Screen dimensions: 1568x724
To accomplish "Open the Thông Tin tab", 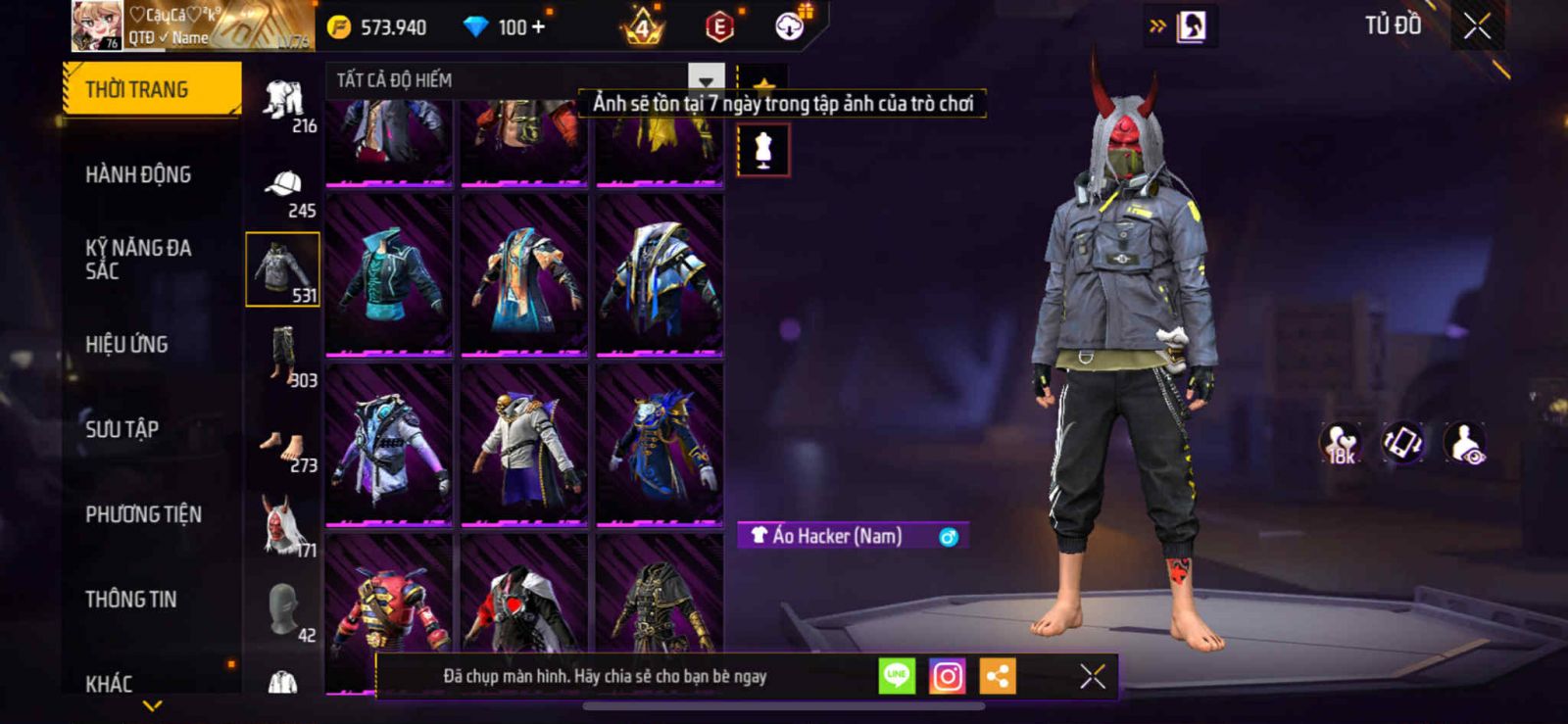I will [130, 599].
